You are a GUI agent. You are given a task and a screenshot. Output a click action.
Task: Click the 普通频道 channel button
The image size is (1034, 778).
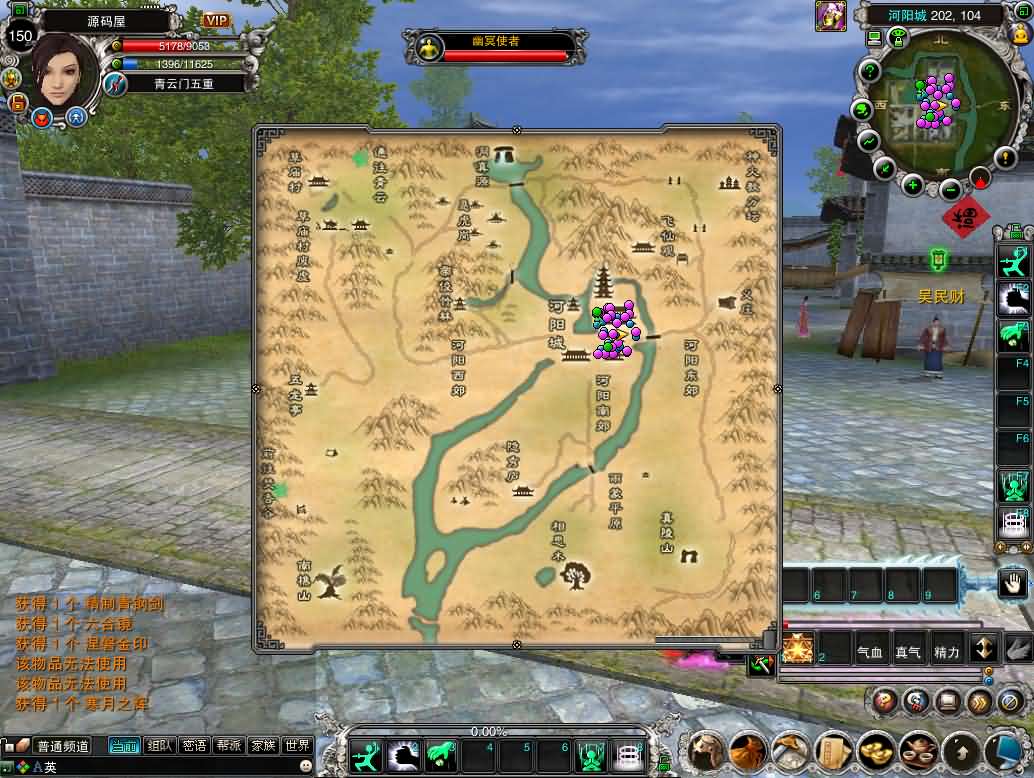62,746
